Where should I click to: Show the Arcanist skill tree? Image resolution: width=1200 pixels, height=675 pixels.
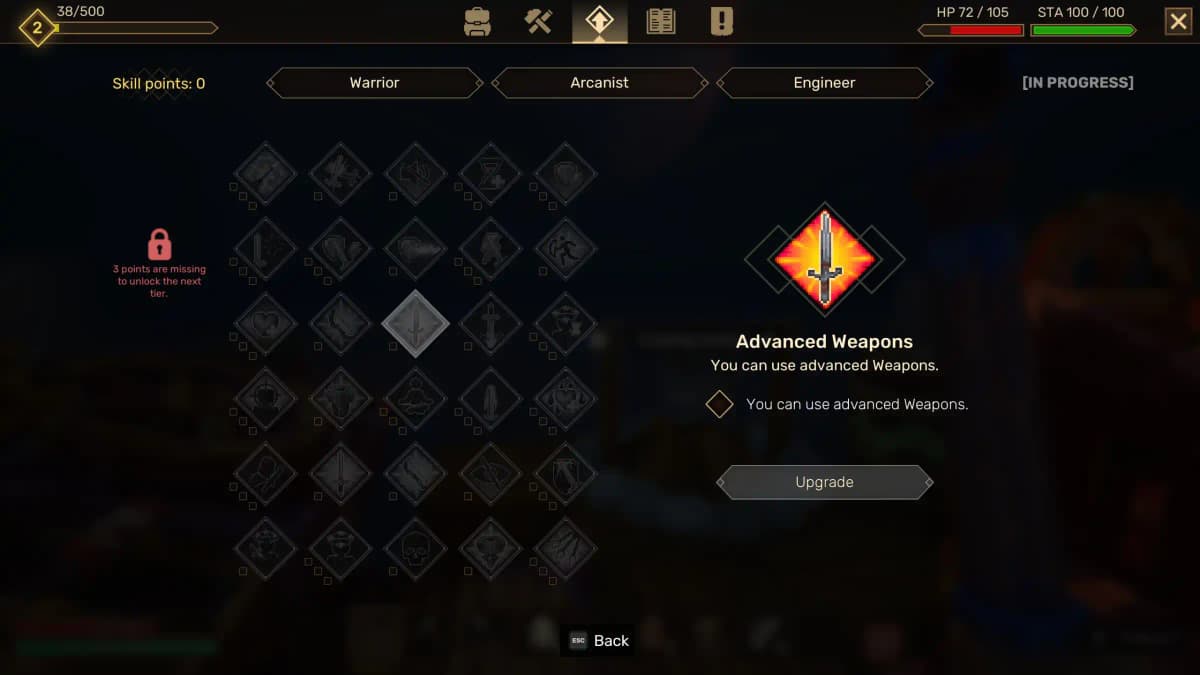[600, 83]
